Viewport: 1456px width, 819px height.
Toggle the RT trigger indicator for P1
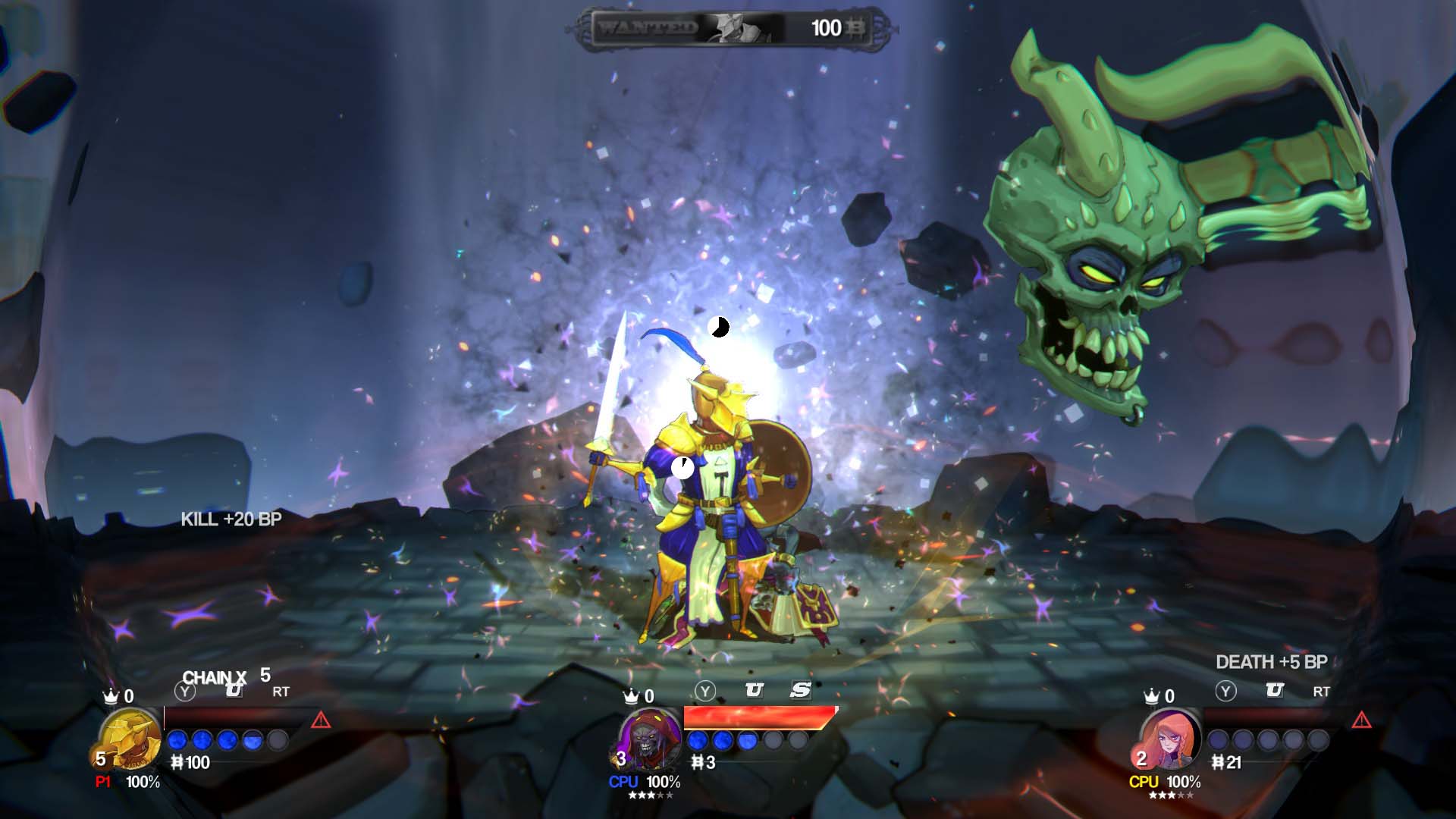[281, 691]
